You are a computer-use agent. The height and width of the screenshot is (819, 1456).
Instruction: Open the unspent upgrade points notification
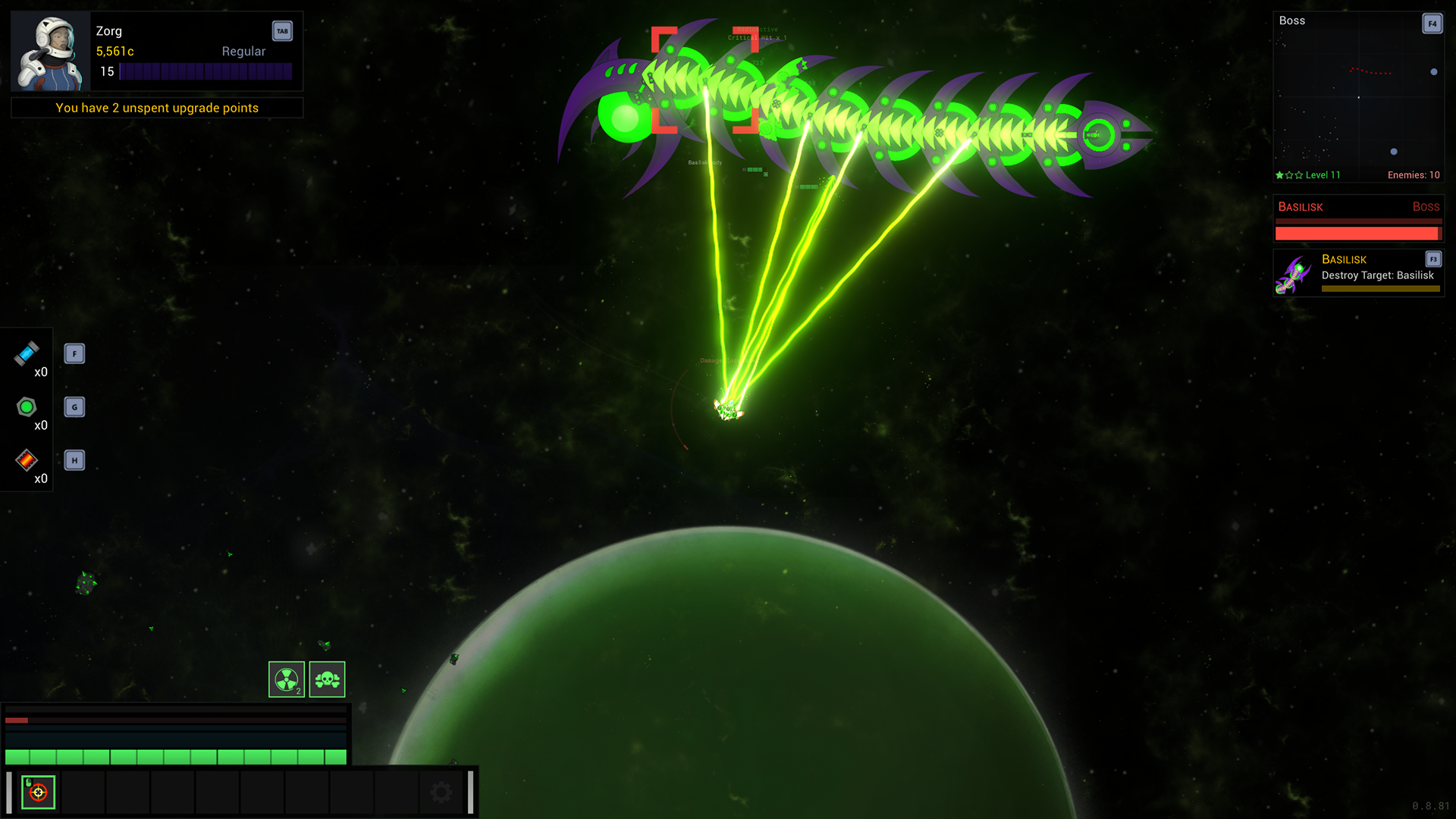pos(156,108)
